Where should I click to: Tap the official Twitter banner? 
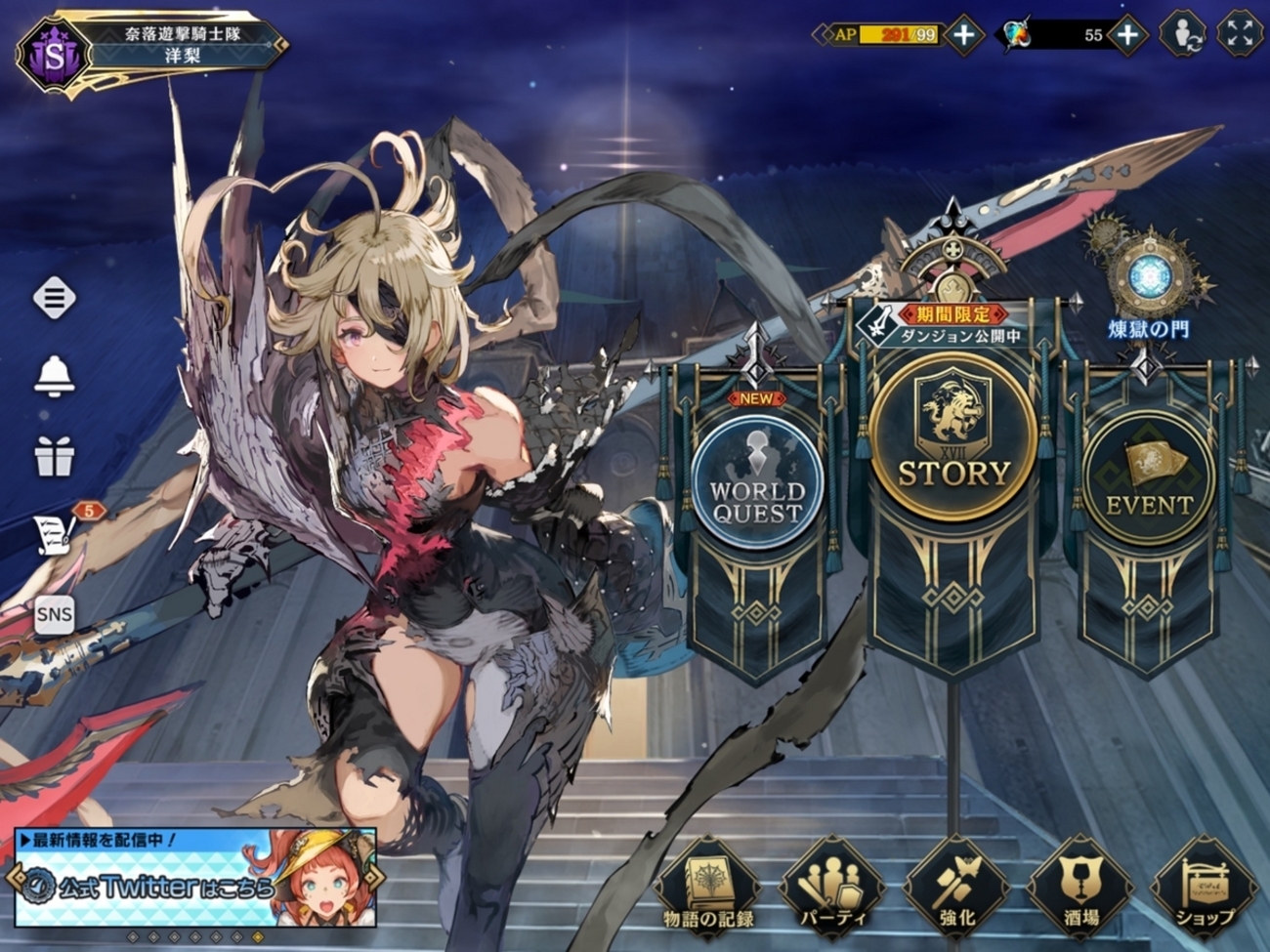(x=195, y=878)
